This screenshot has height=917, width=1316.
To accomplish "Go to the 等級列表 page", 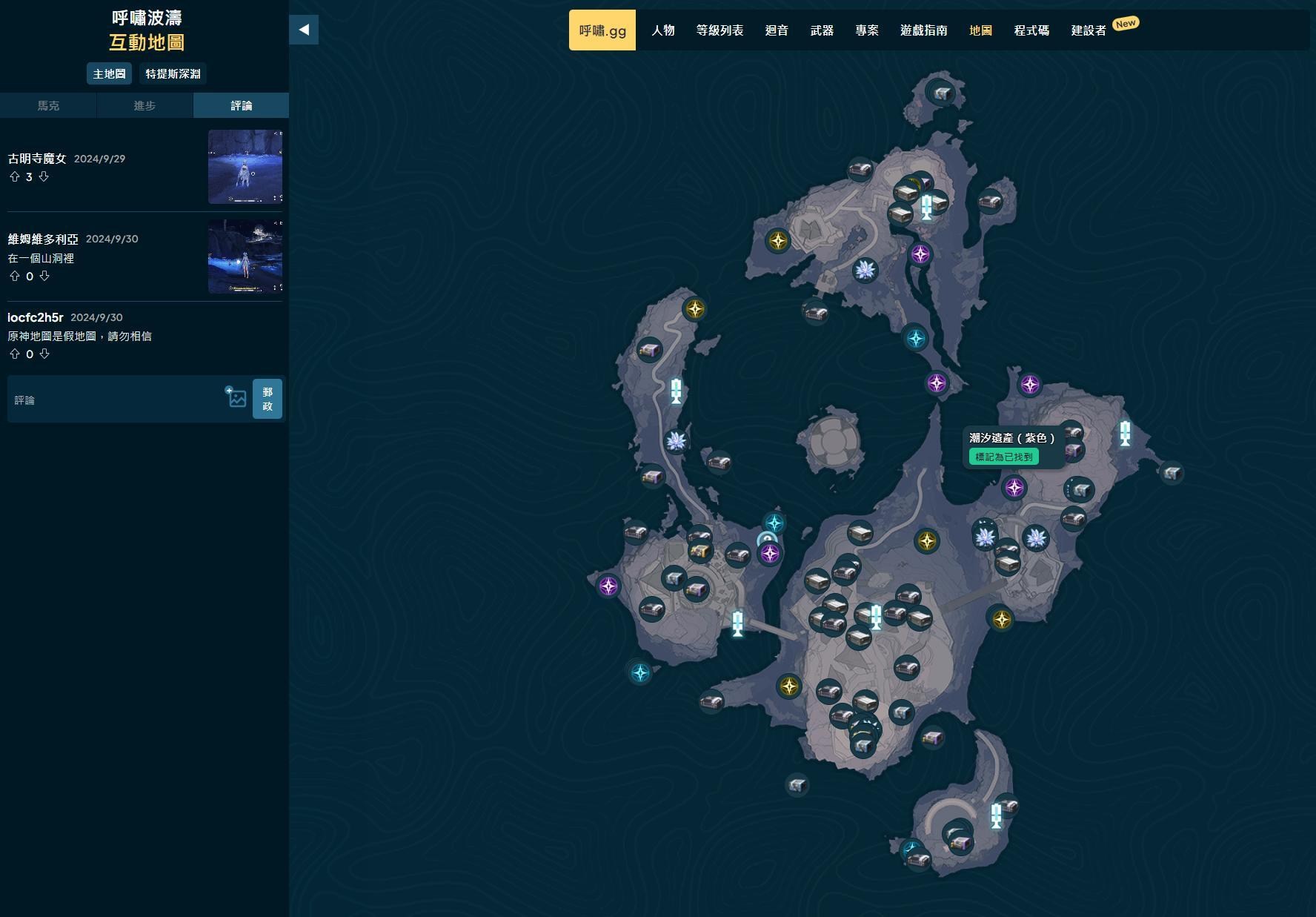I will [x=720, y=30].
